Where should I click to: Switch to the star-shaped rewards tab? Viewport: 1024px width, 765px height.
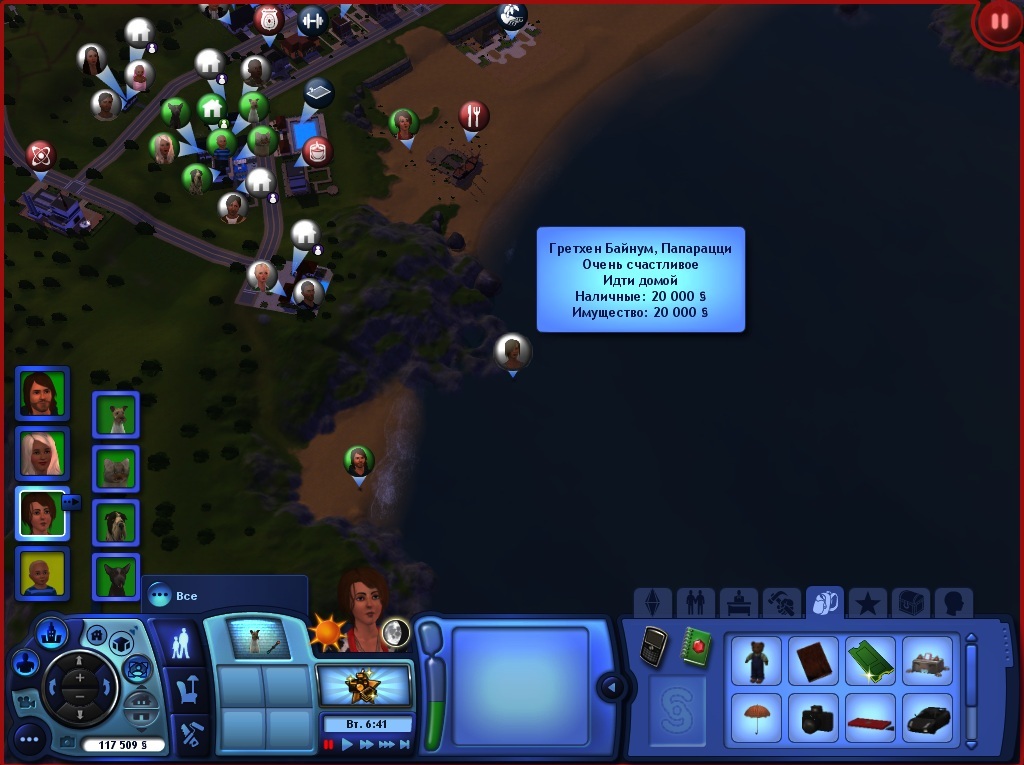(868, 603)
